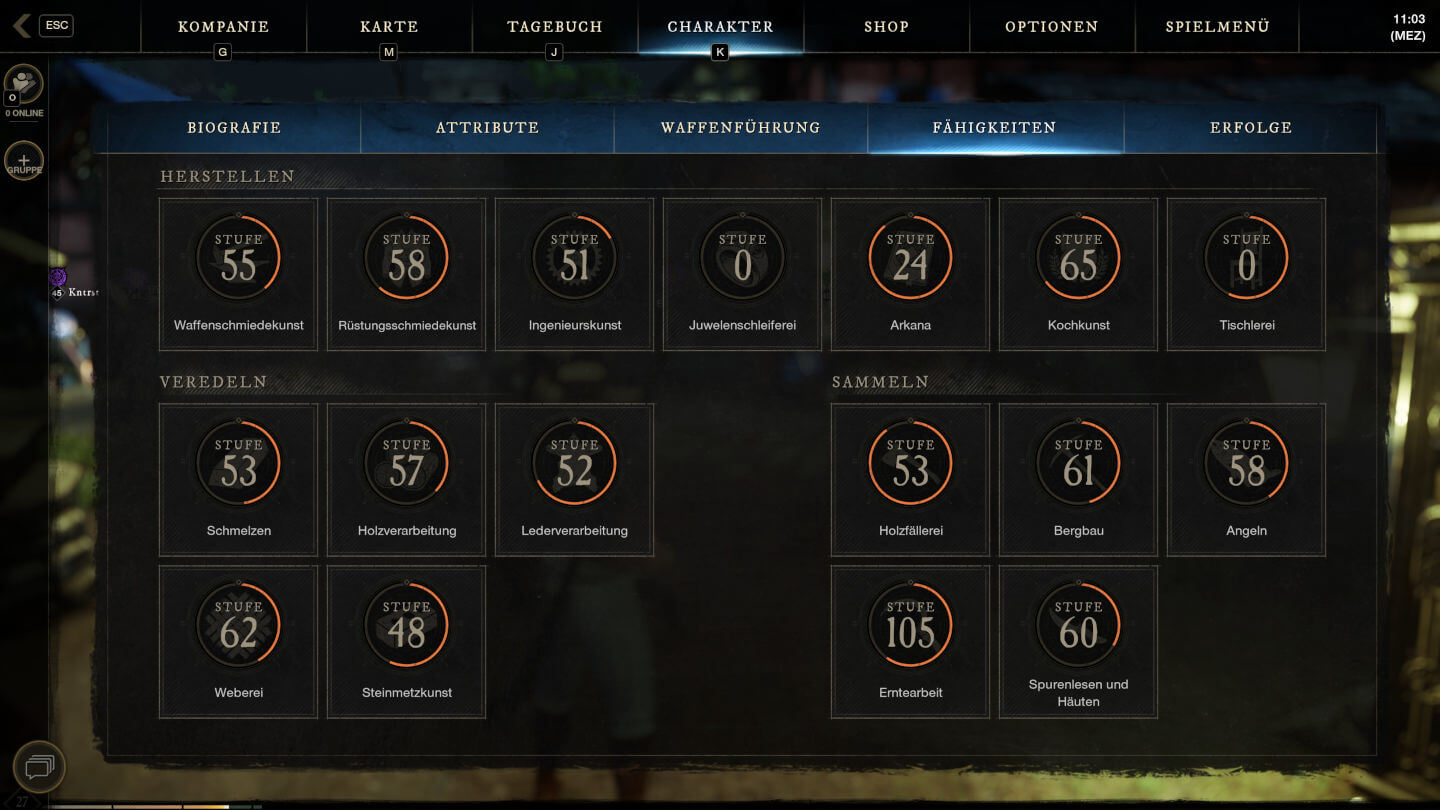Show the Attribute tab
This screenshot has height=810, width=1440.
[x=488, y=128]
